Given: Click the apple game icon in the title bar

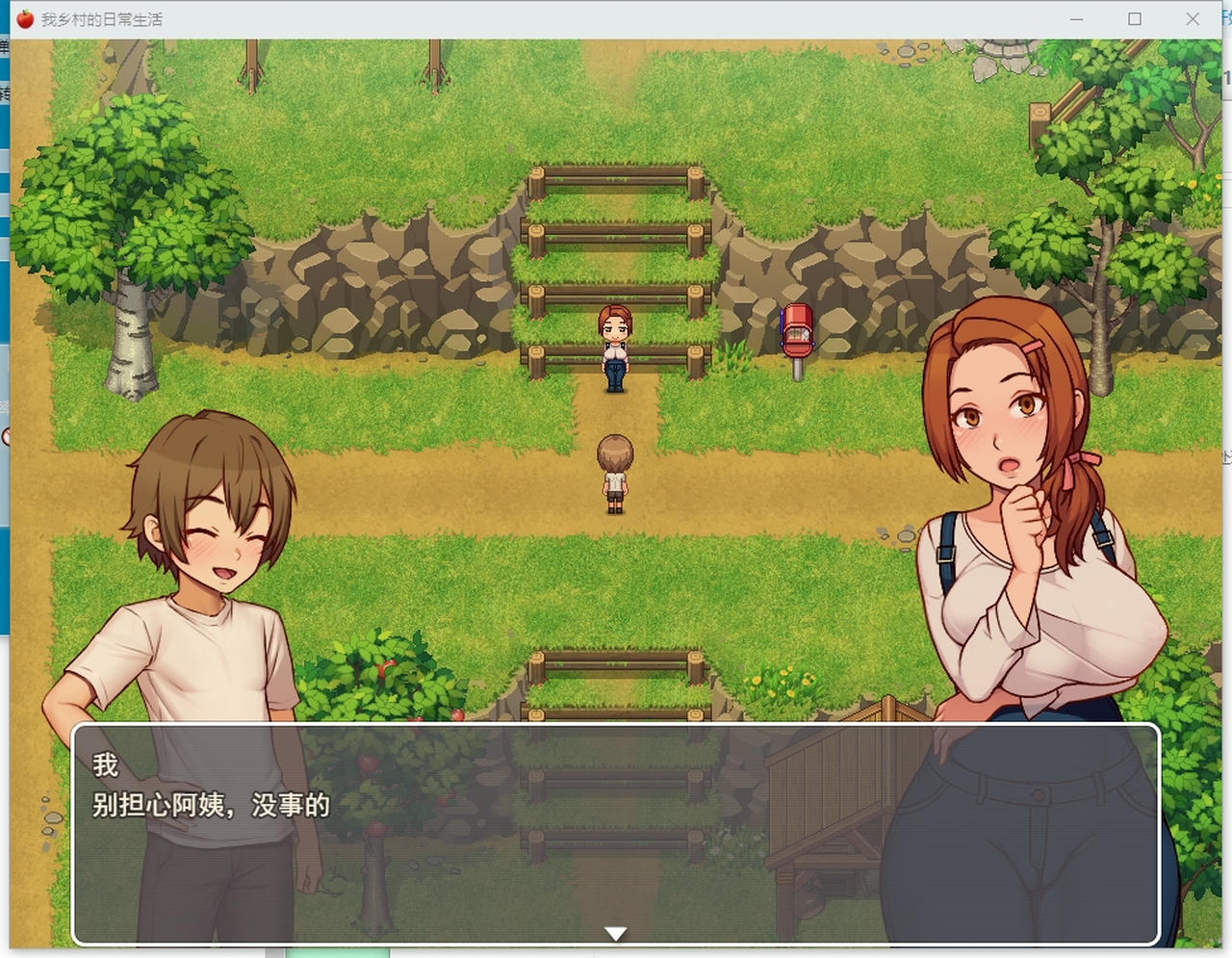Looking at the screenshot, I should 23,17.
